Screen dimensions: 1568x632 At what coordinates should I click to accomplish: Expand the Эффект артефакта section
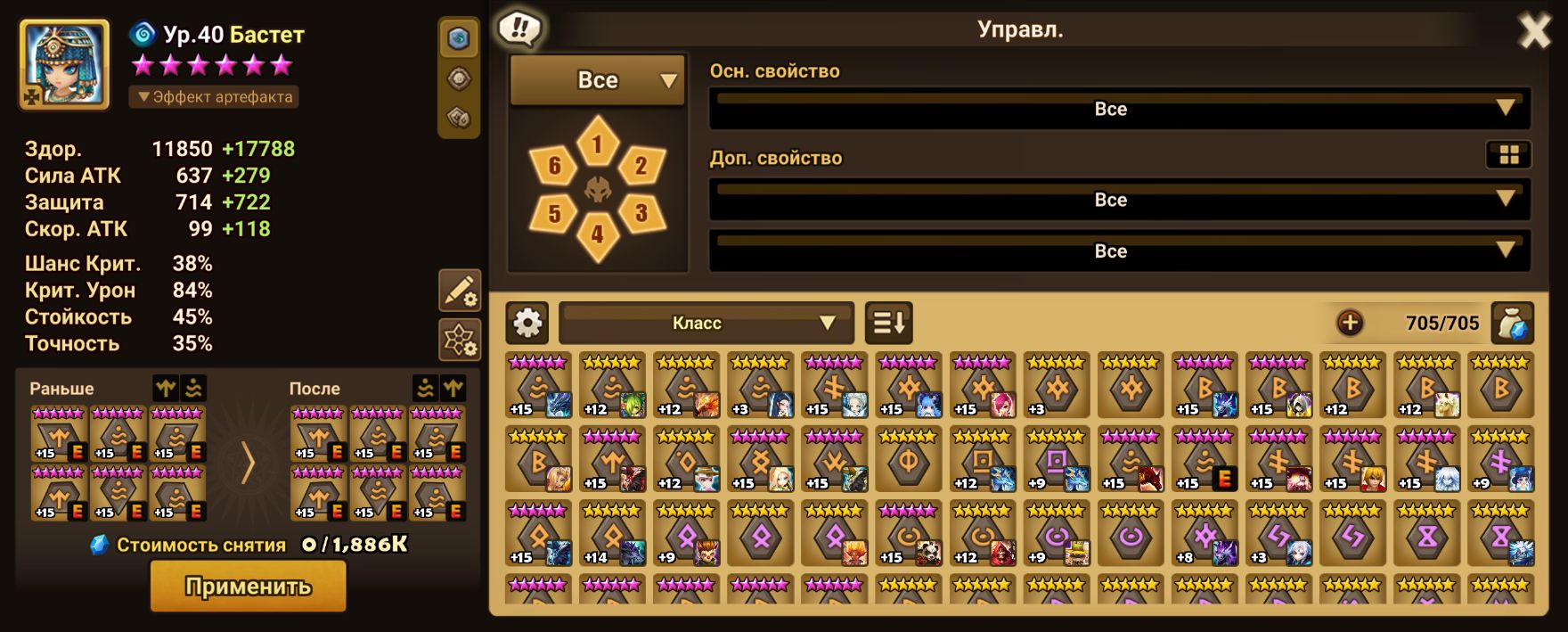[214, 96]
